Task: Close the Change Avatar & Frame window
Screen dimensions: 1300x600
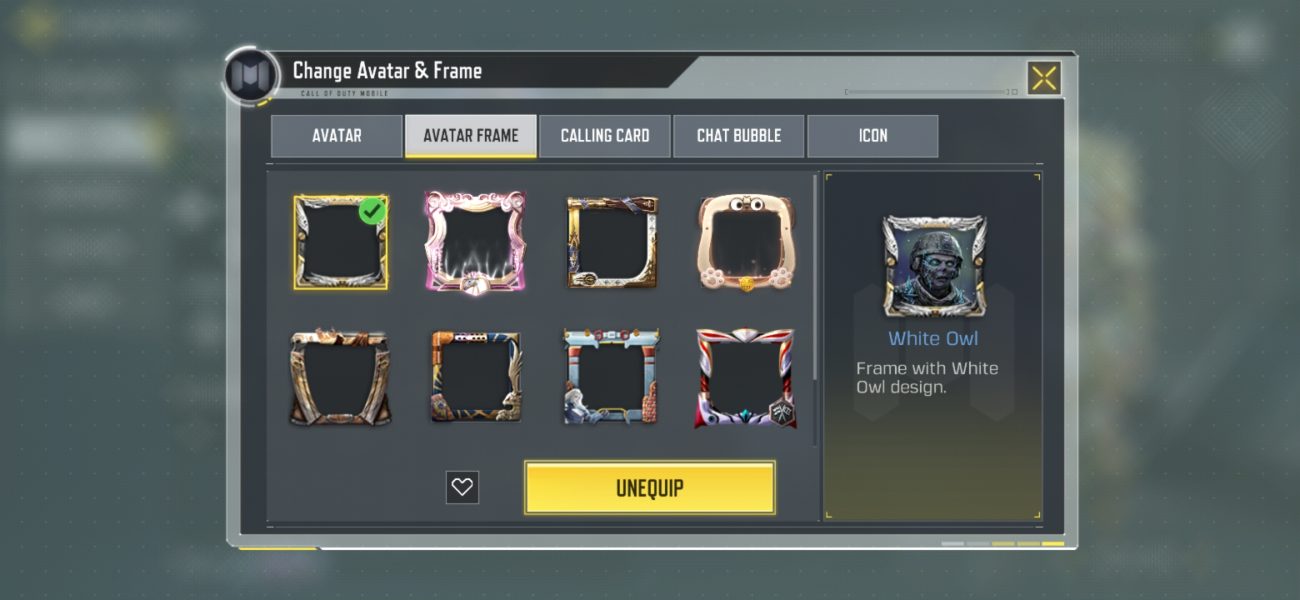Action: click(1043, 78)
